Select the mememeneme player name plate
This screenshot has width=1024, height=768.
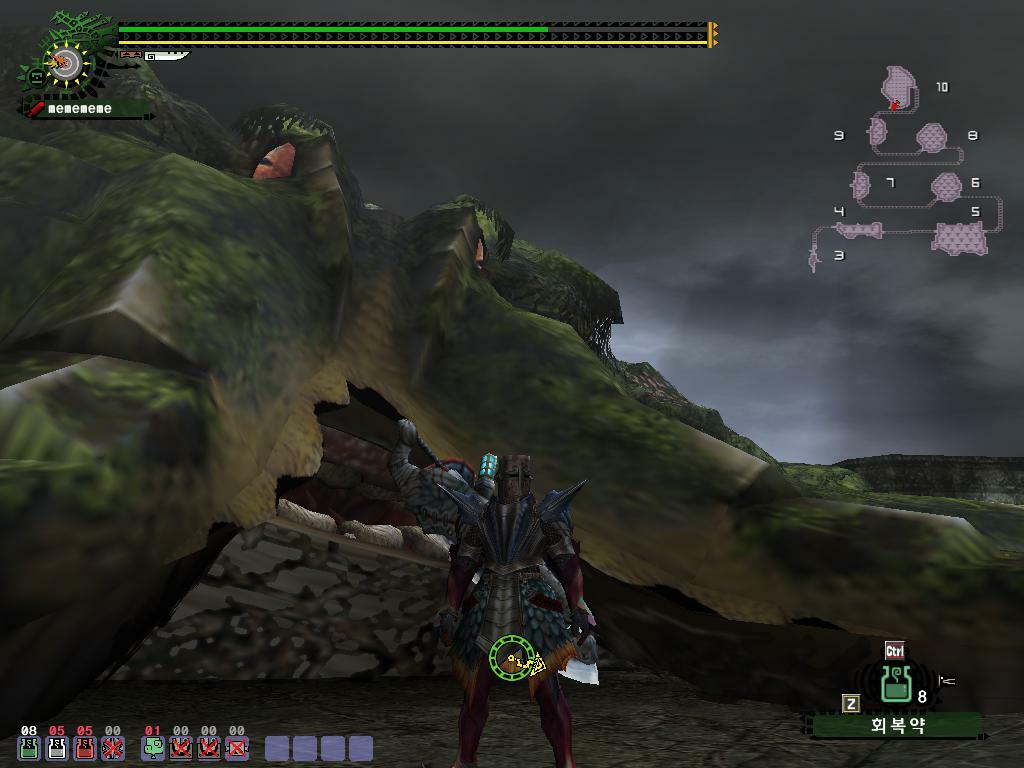click(80, 108)
